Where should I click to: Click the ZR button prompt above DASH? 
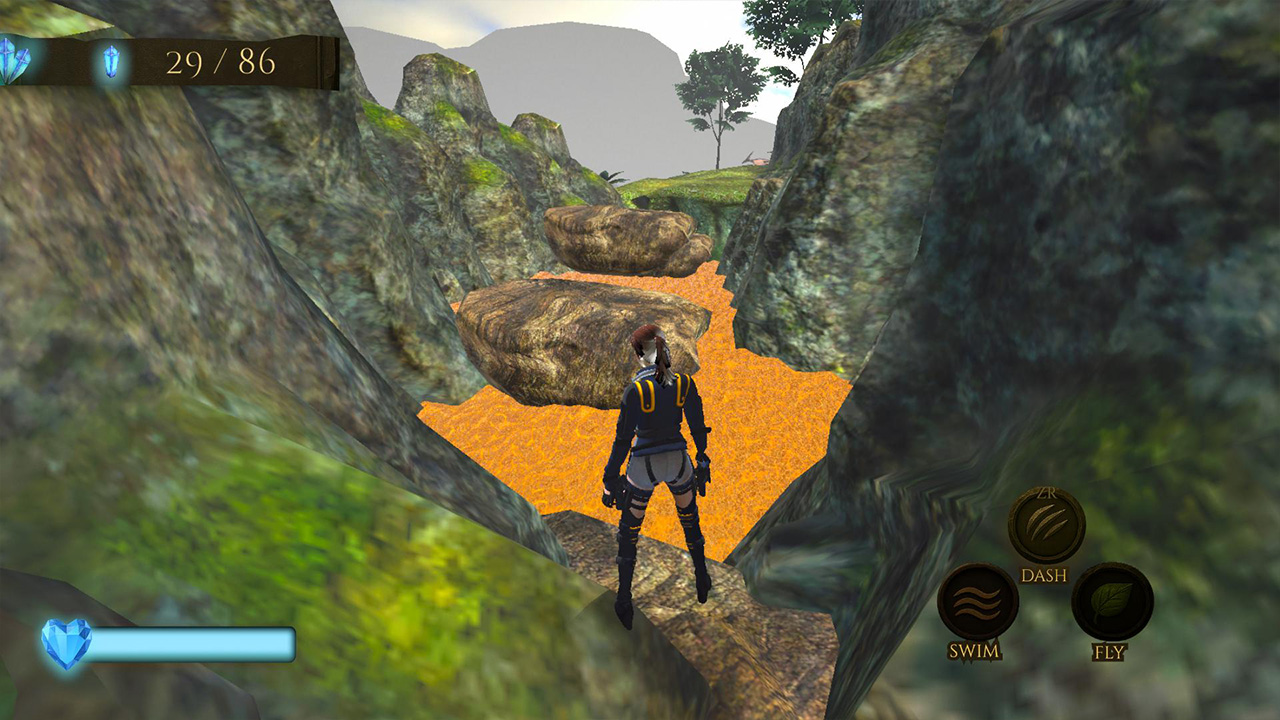(1048, 494)
